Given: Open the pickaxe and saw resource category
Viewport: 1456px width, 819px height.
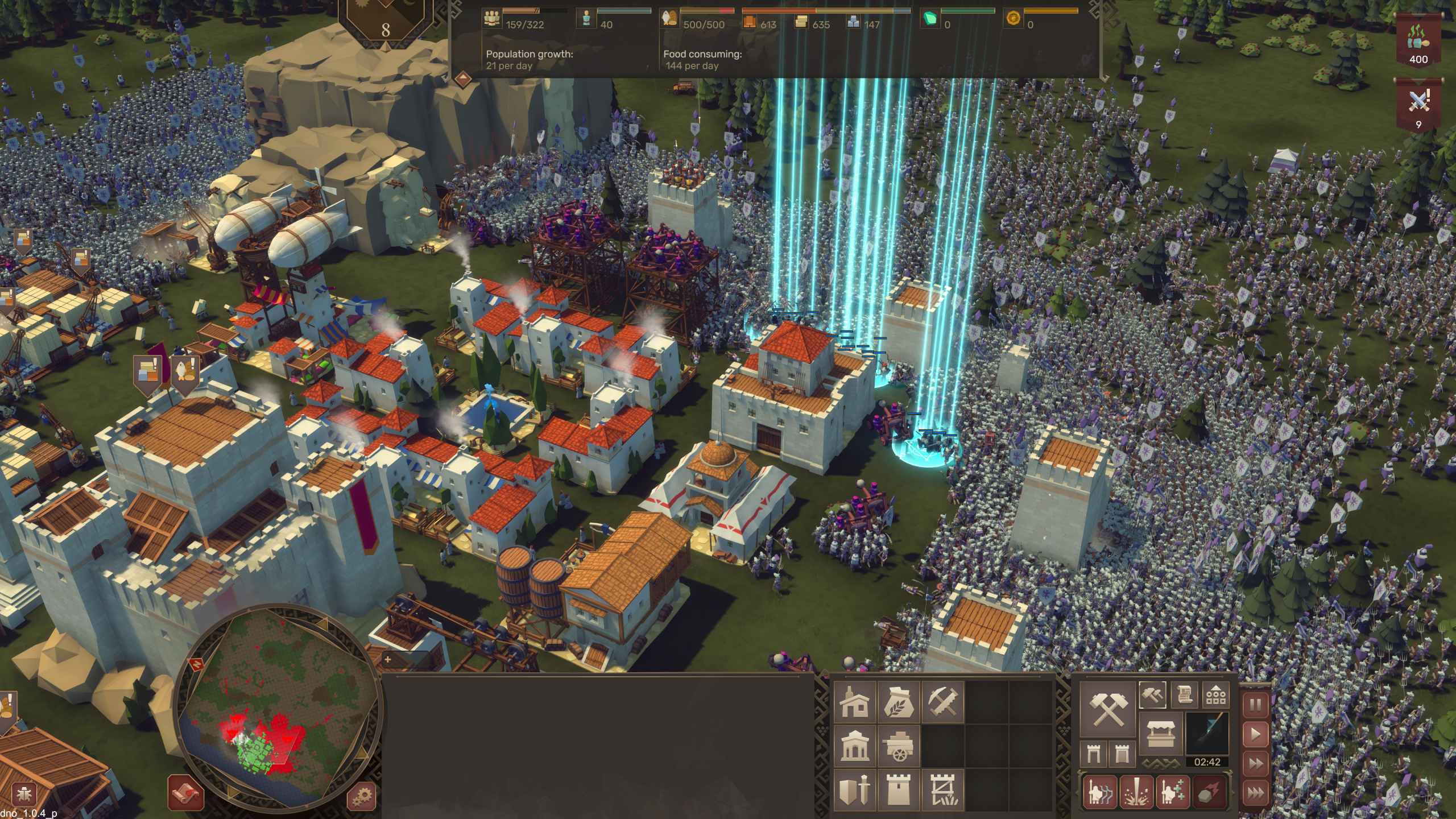Looking at the screenshot, I should [x=942, y=702].
